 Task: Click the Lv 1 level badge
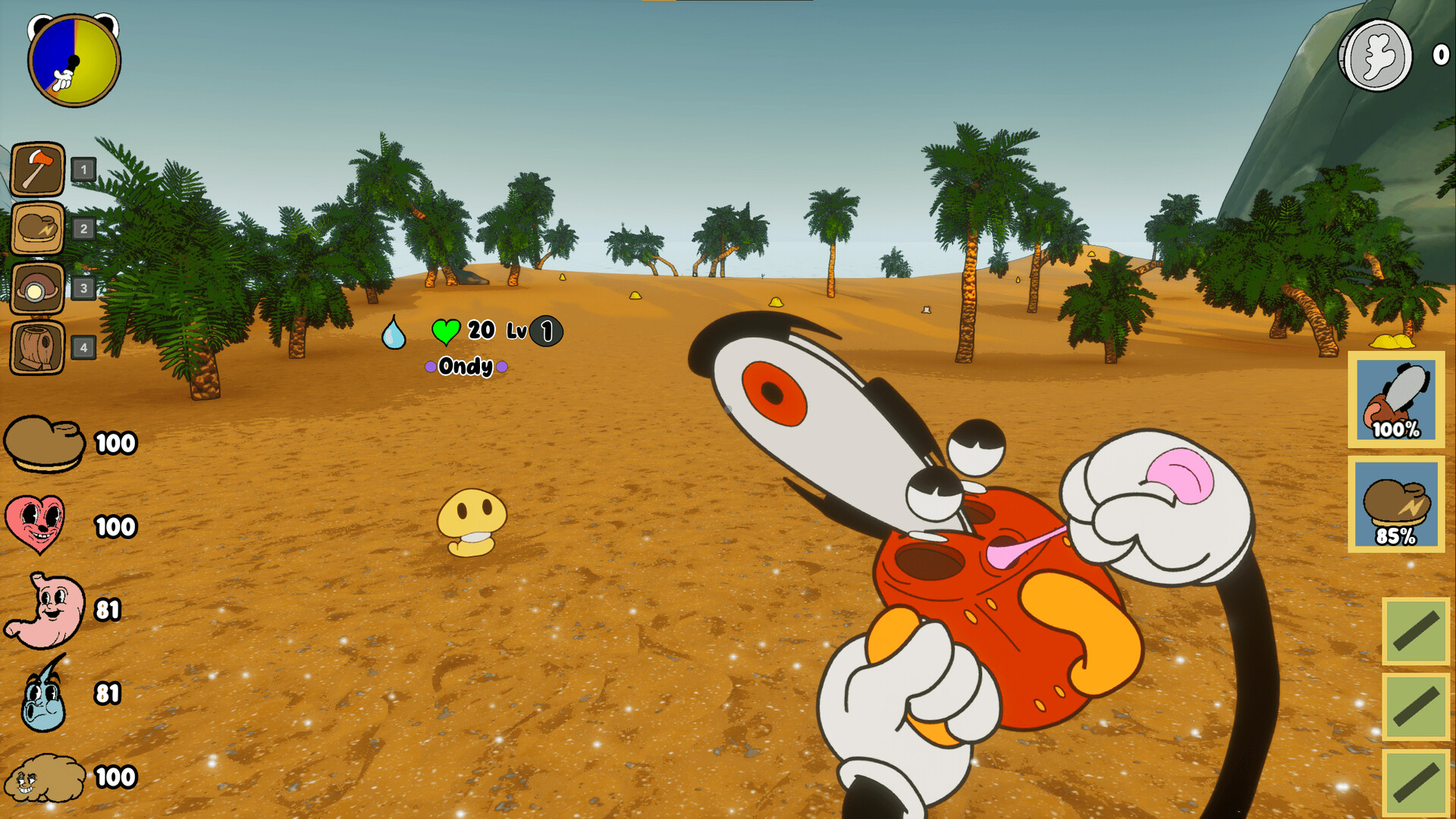(546, 330)
